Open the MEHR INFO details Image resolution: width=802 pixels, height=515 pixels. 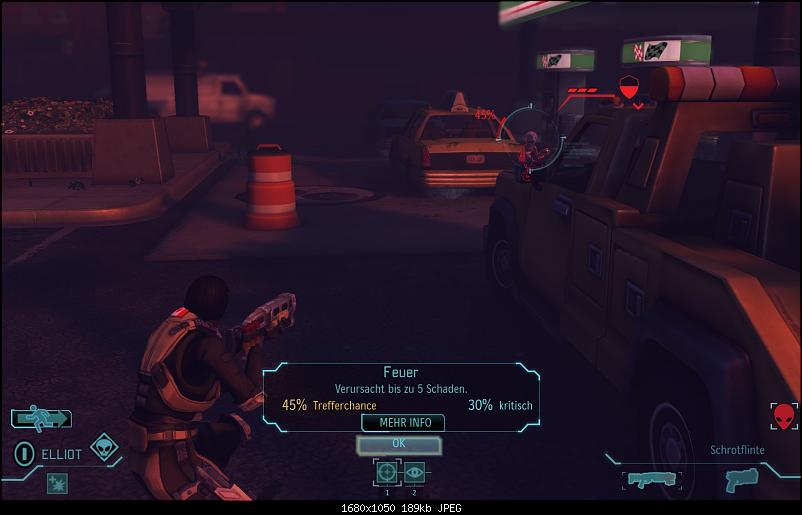pyautogui.click(x=403, y=422)
